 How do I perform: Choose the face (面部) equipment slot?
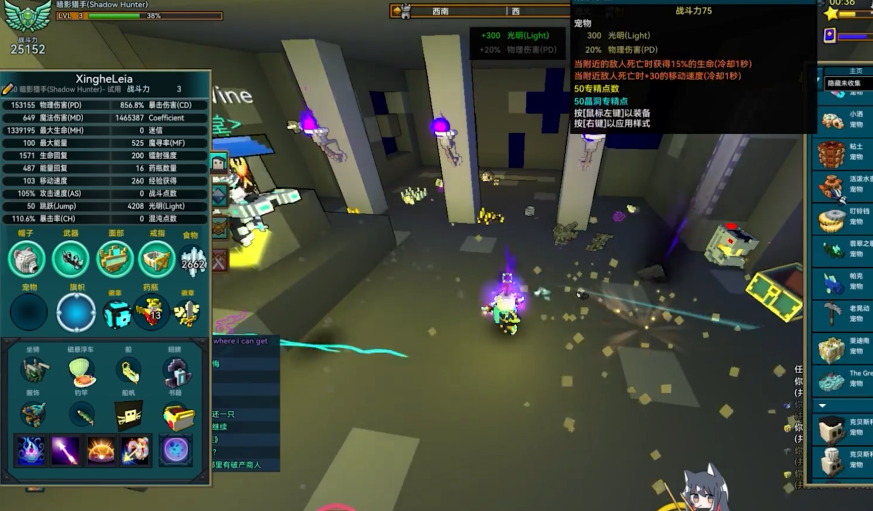(115, 260)
